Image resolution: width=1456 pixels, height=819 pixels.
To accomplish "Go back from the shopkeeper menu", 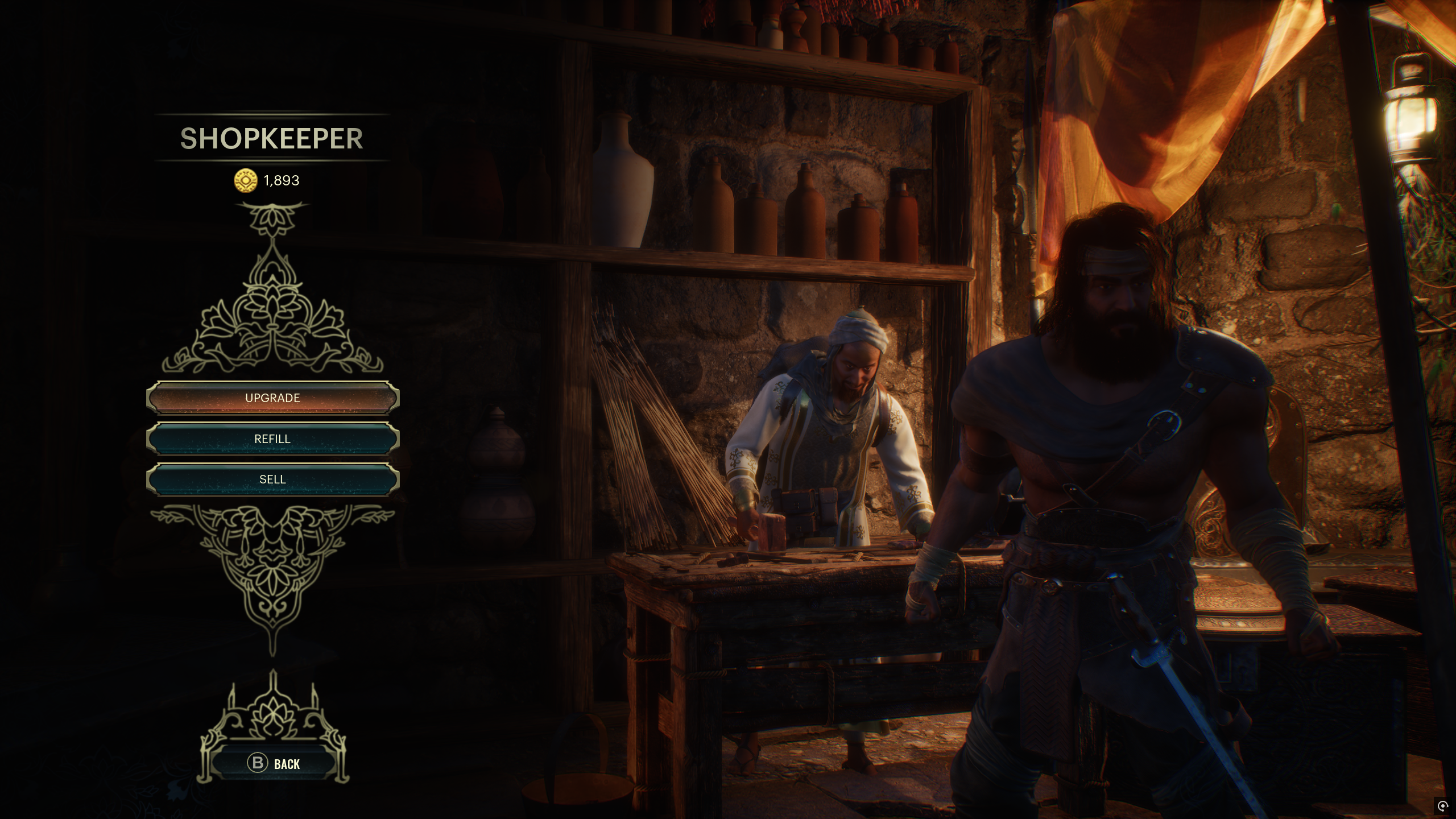I will tap(274, 763).
